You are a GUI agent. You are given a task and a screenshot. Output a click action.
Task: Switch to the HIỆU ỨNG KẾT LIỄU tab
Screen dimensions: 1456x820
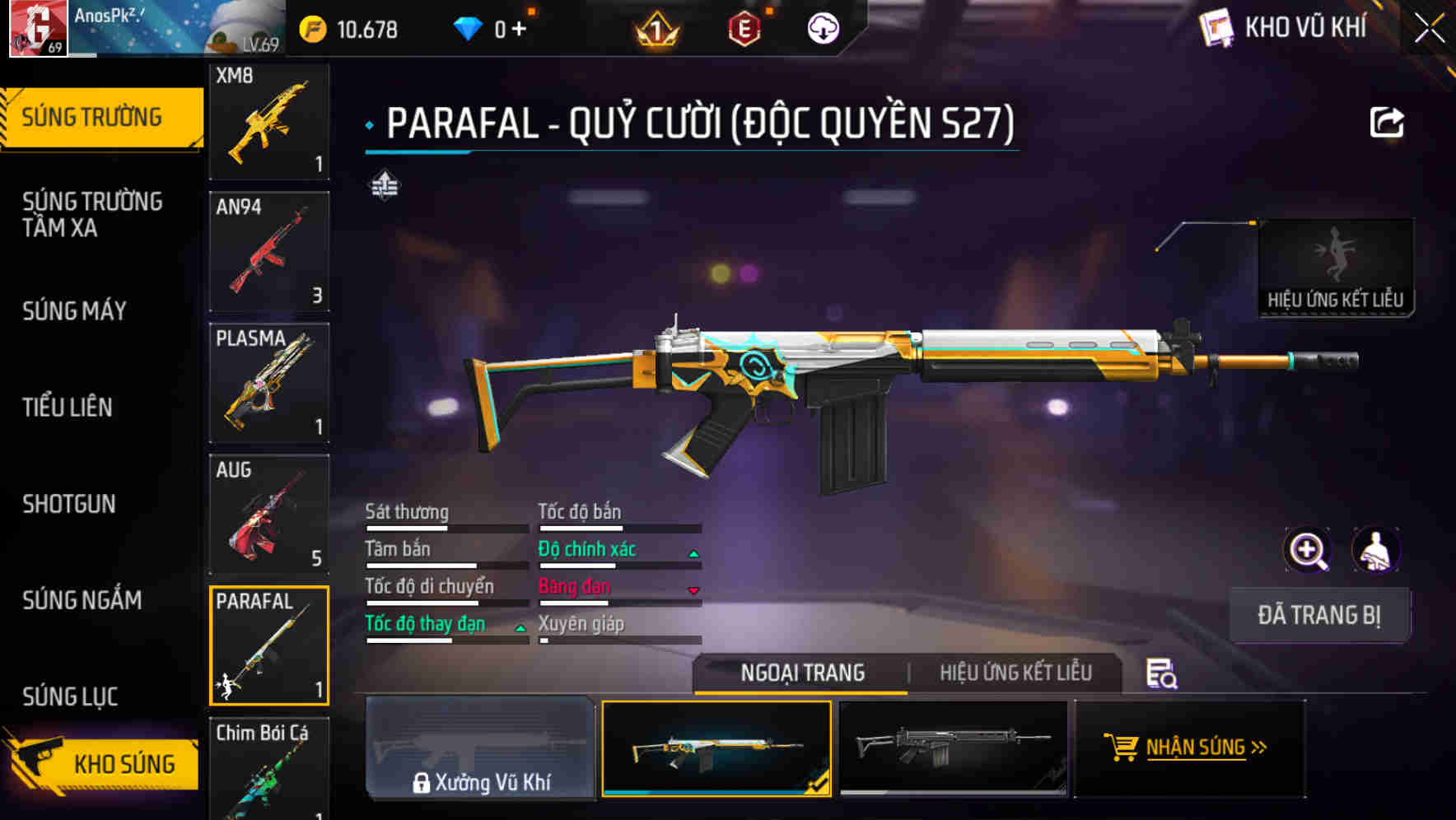pyautogui.click(x=1017, y=673)
